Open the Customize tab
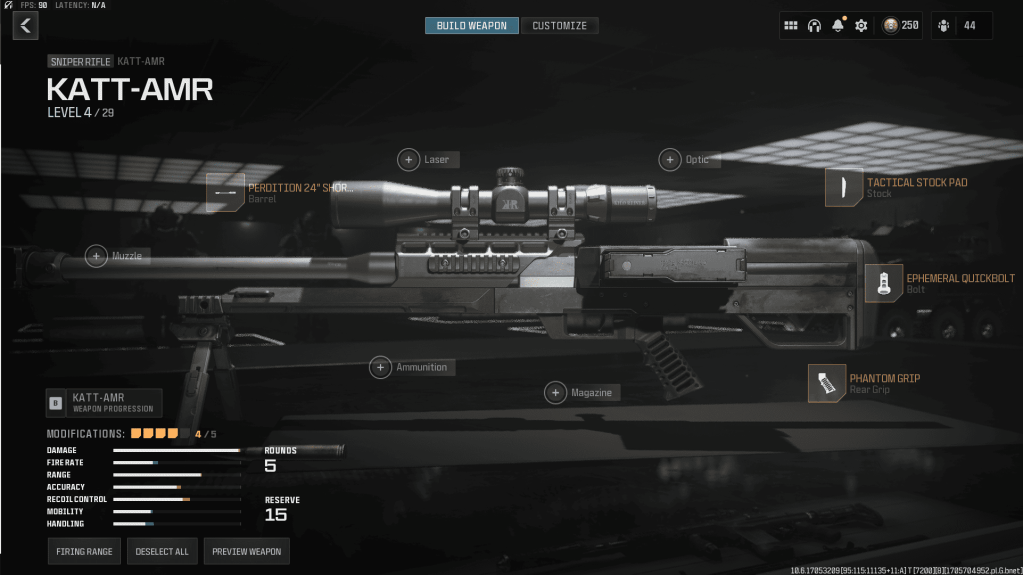Screen dimensions: 1023x575 point(559,25)
